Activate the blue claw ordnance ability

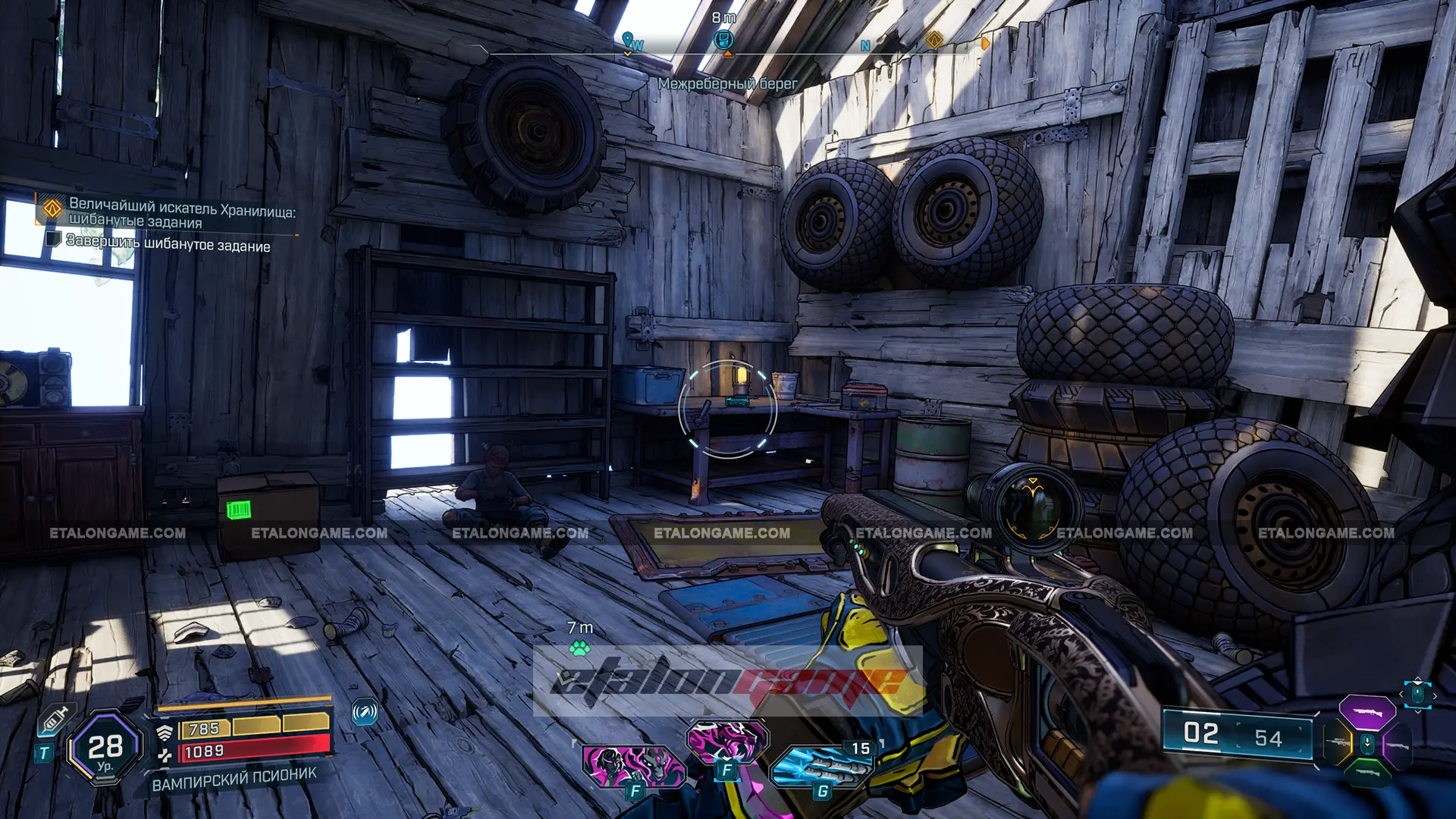[x=821, y=765]
